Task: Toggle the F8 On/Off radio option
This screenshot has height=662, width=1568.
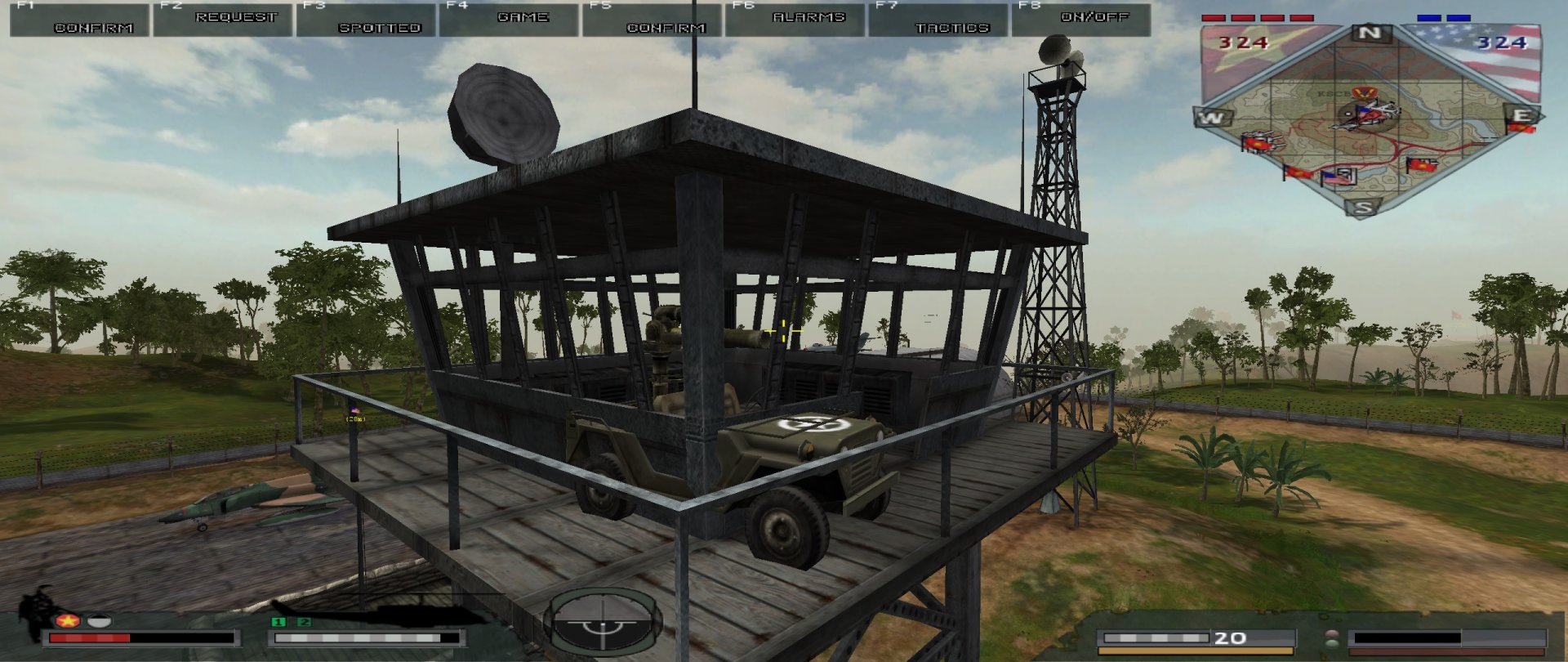Action: pyautogui.click(x=1081, y=20)
